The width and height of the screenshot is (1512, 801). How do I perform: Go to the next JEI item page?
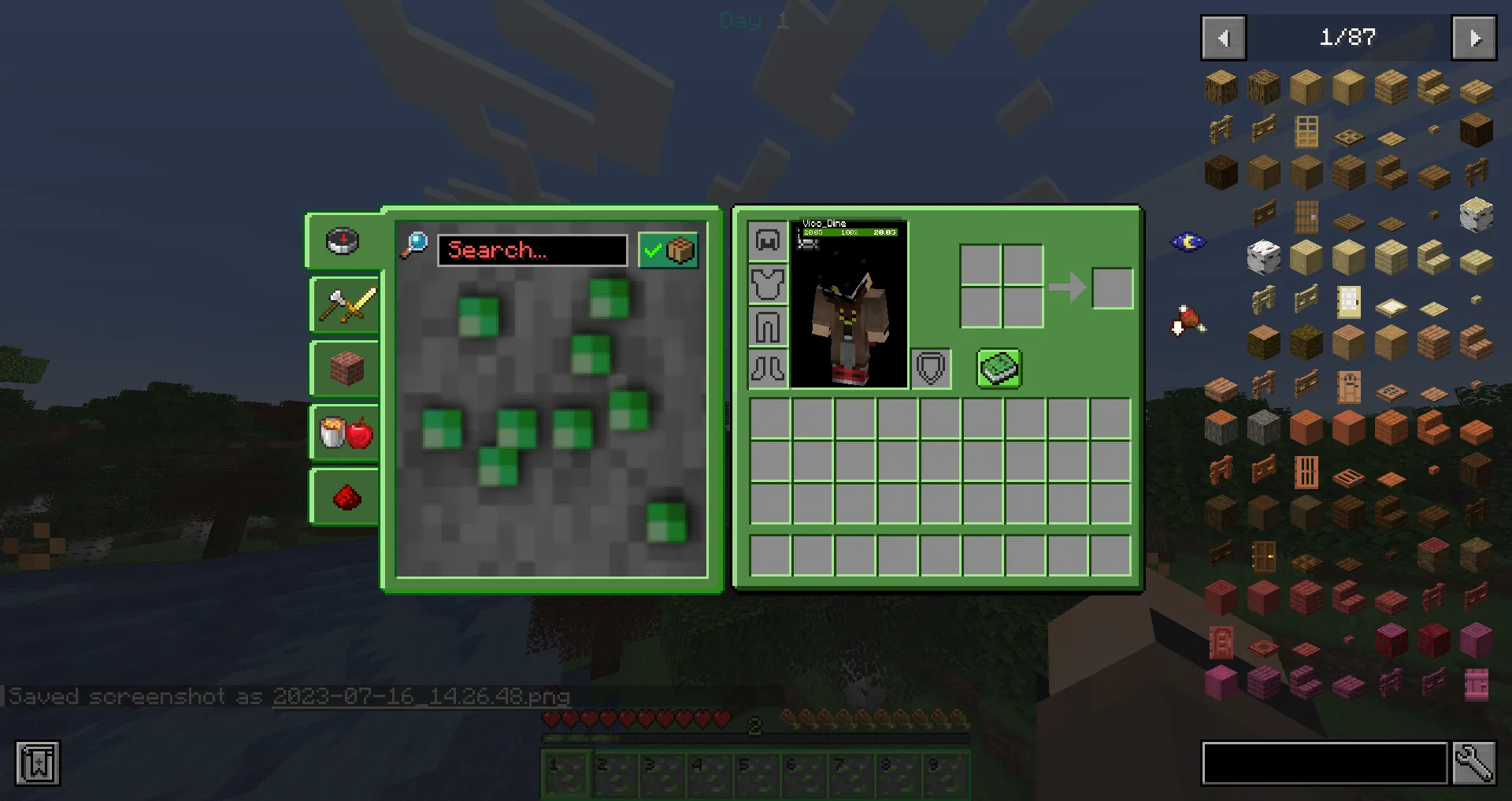[1473, 38]
